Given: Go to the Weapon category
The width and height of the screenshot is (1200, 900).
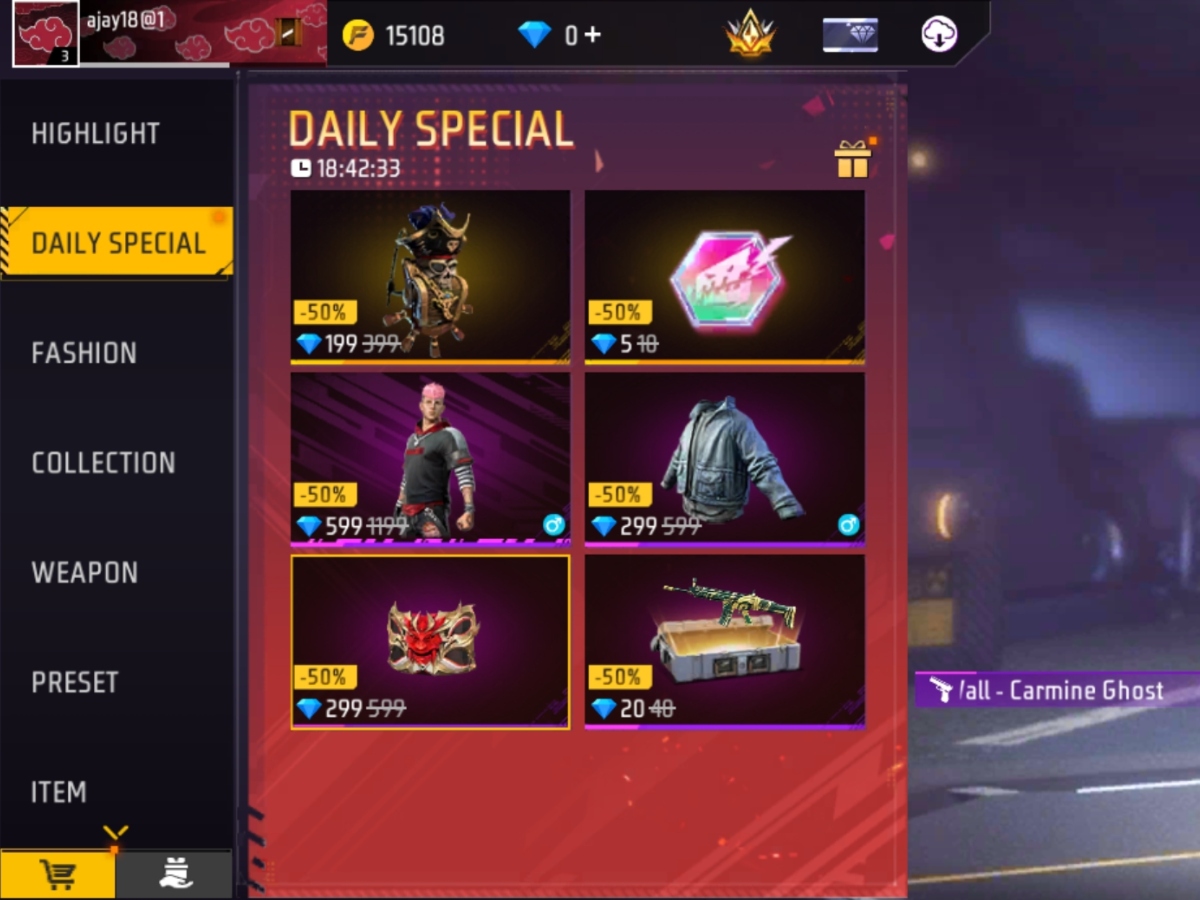Looking at the screenshot, I should 85,573.
